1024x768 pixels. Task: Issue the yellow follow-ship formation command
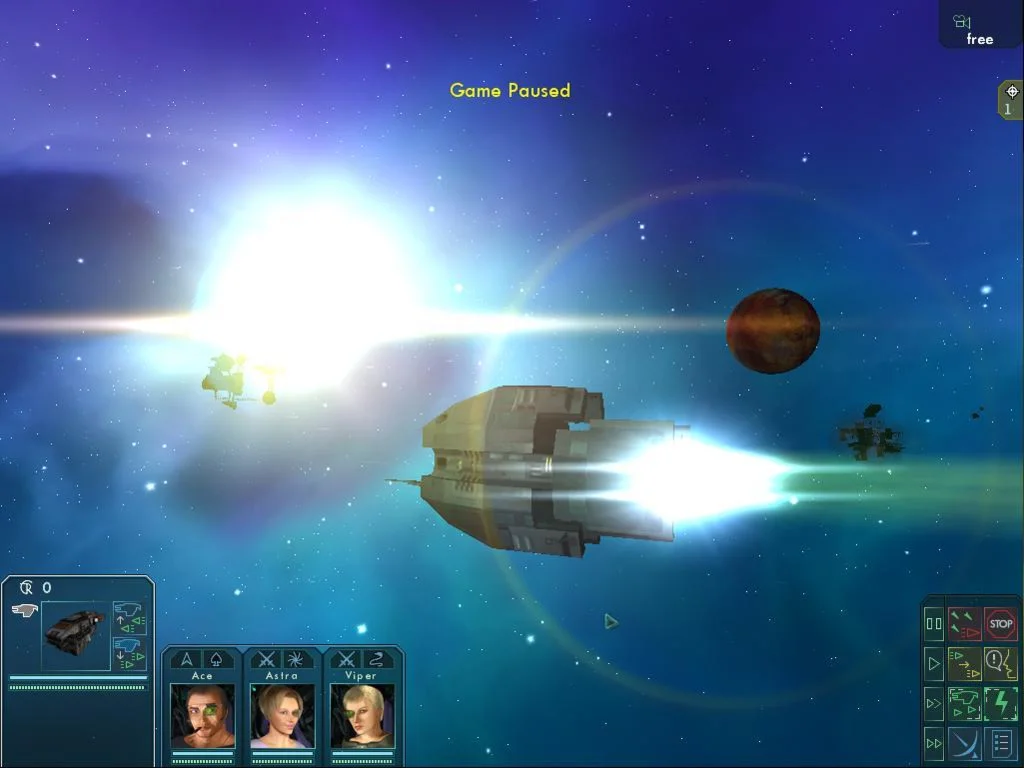point(965,663)
